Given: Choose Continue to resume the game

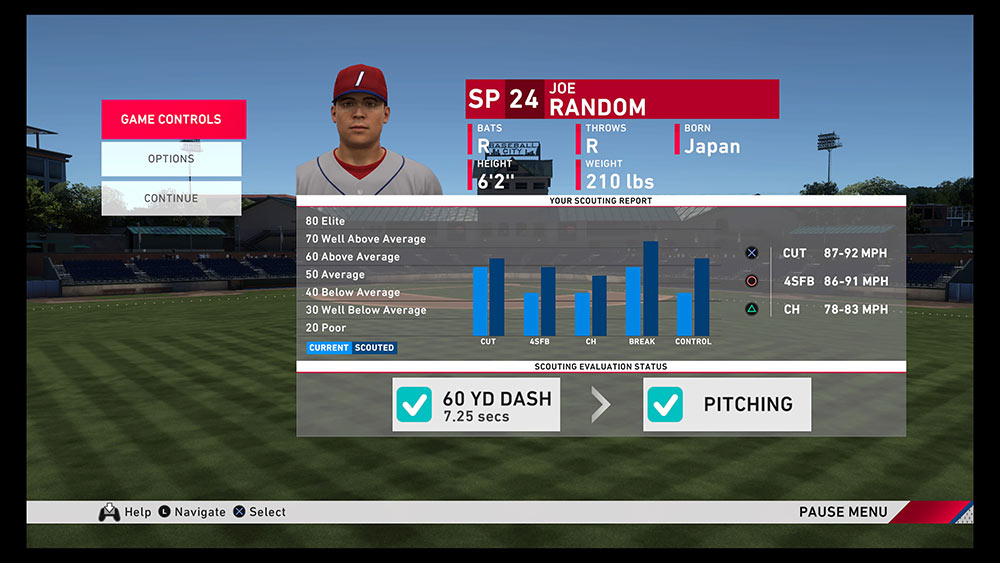Looking at the screenshot, I should click(x=171, y=198).
